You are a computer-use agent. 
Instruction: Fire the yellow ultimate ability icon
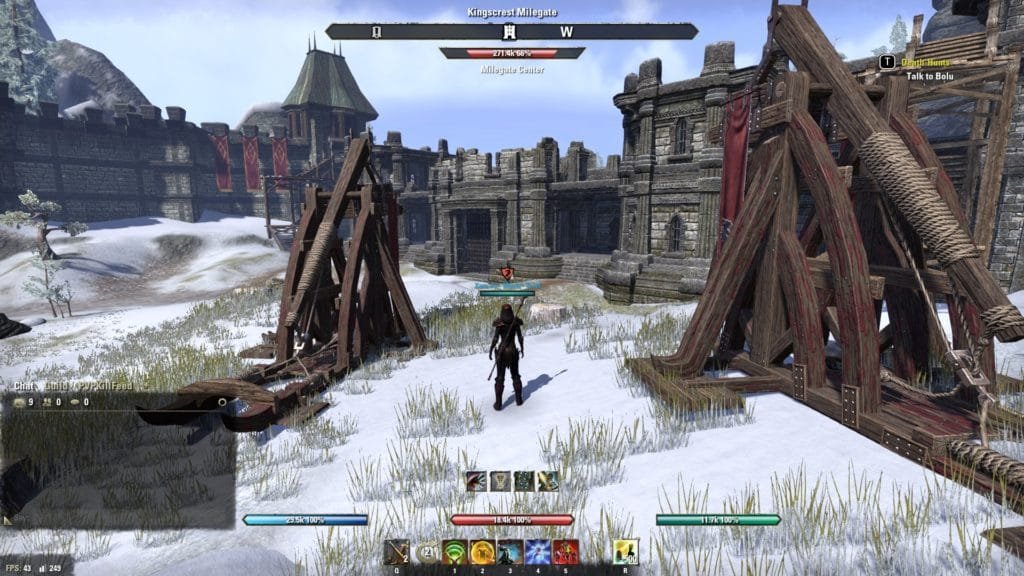tap(626, 552)
